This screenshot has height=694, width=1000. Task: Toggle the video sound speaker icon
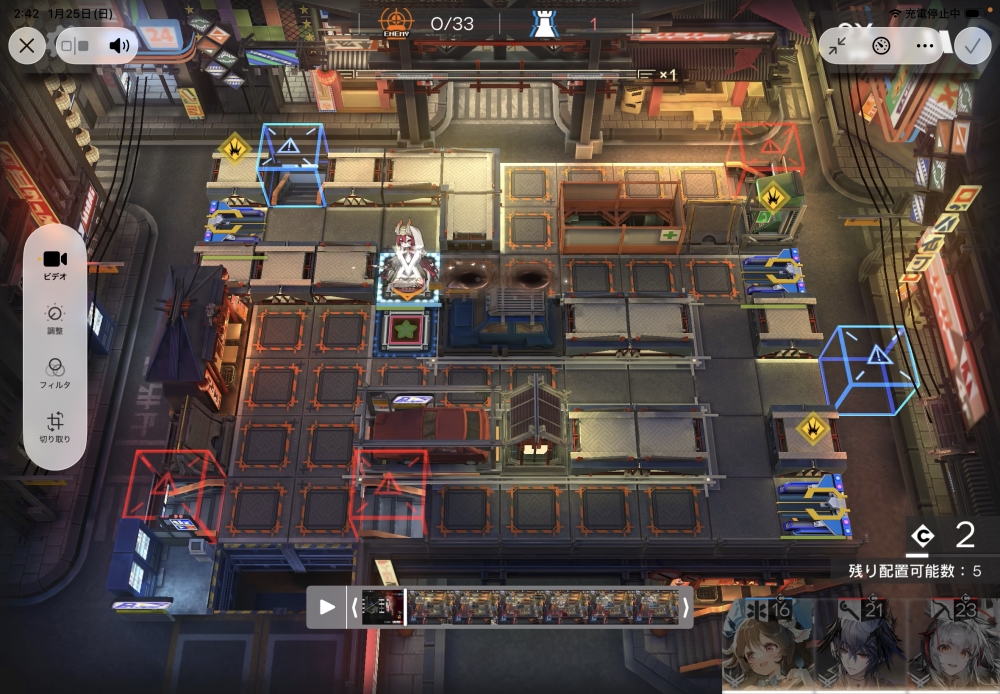pos(120,45)
